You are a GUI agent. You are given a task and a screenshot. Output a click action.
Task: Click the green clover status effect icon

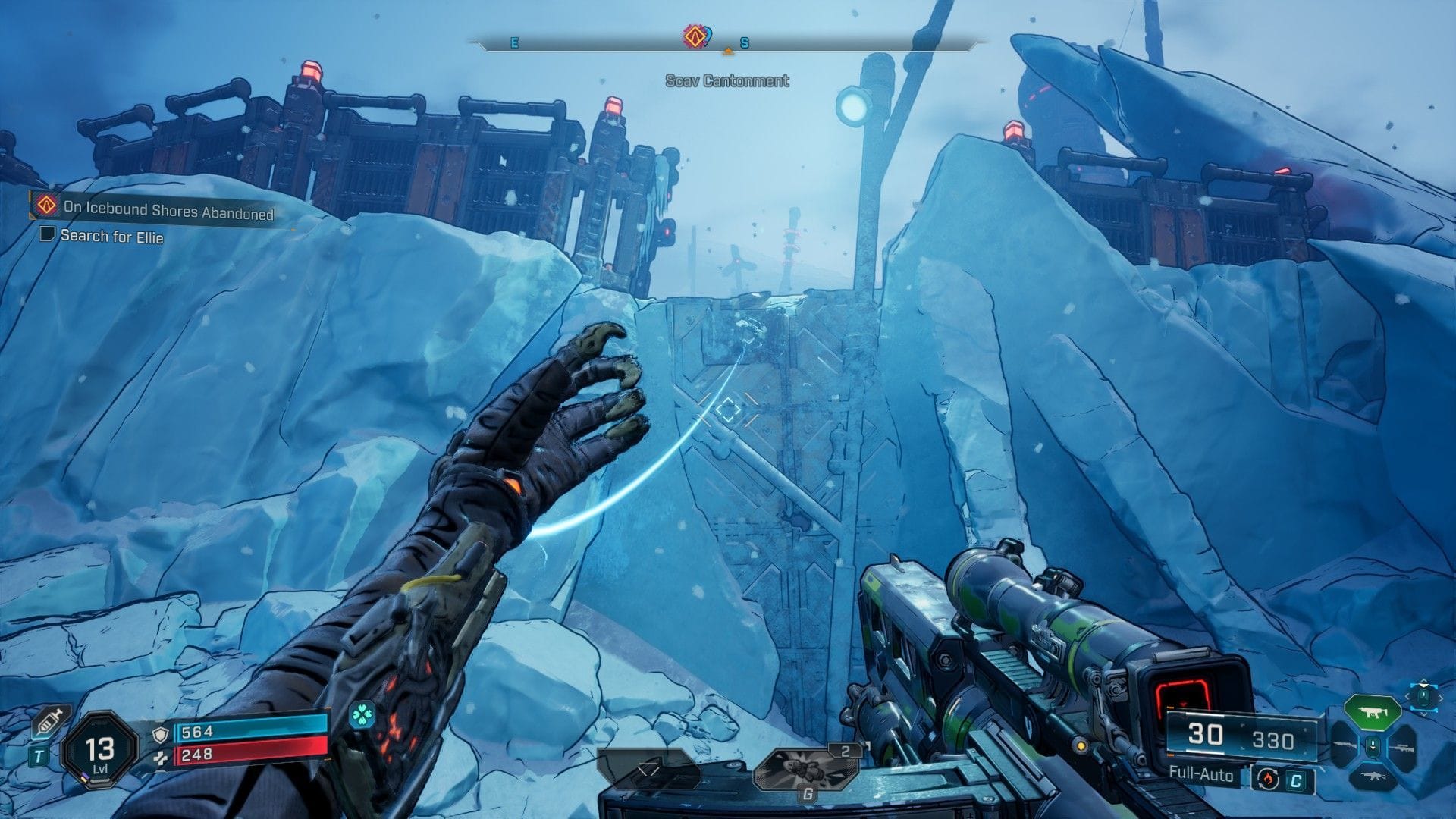tap(362, 714)
